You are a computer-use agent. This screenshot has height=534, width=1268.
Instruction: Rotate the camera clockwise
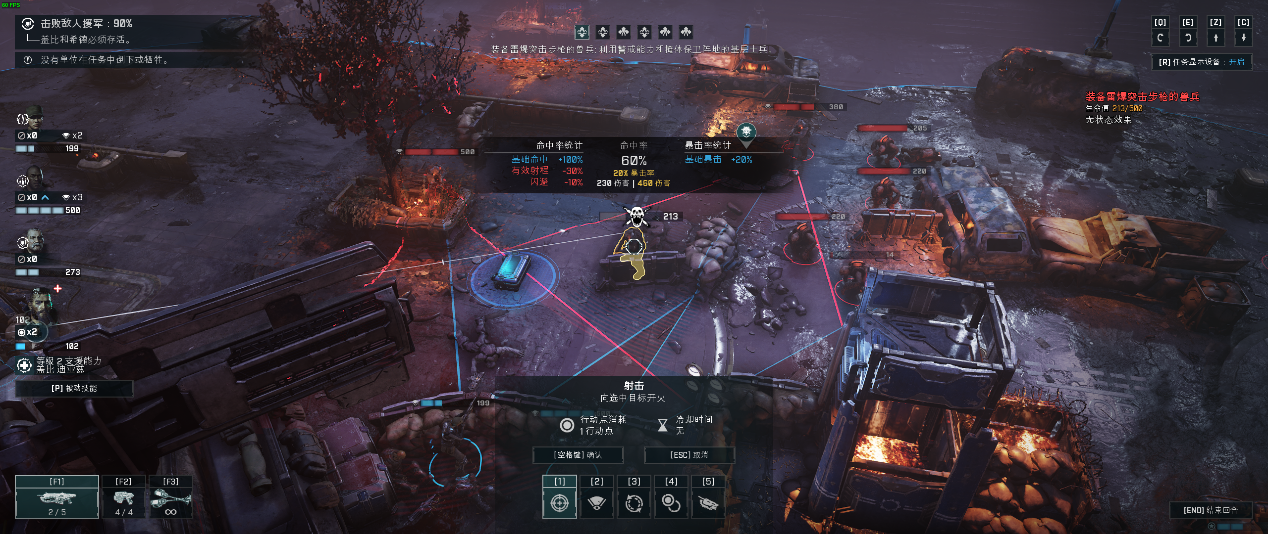pyautogui.click(x=1188, y=37)
